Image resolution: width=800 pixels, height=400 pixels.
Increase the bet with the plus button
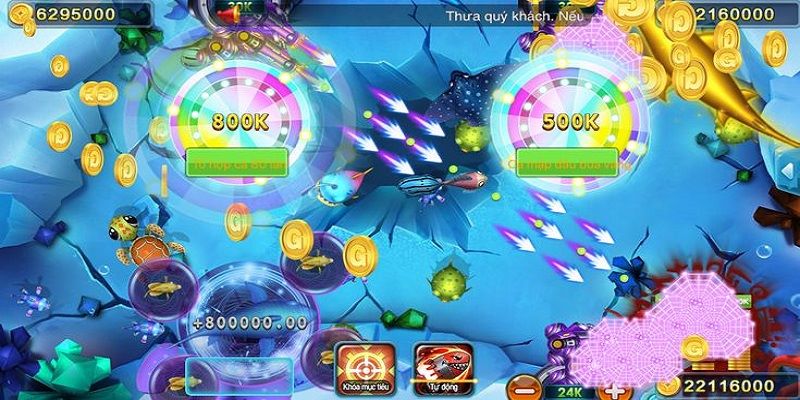tap(614, 388)
